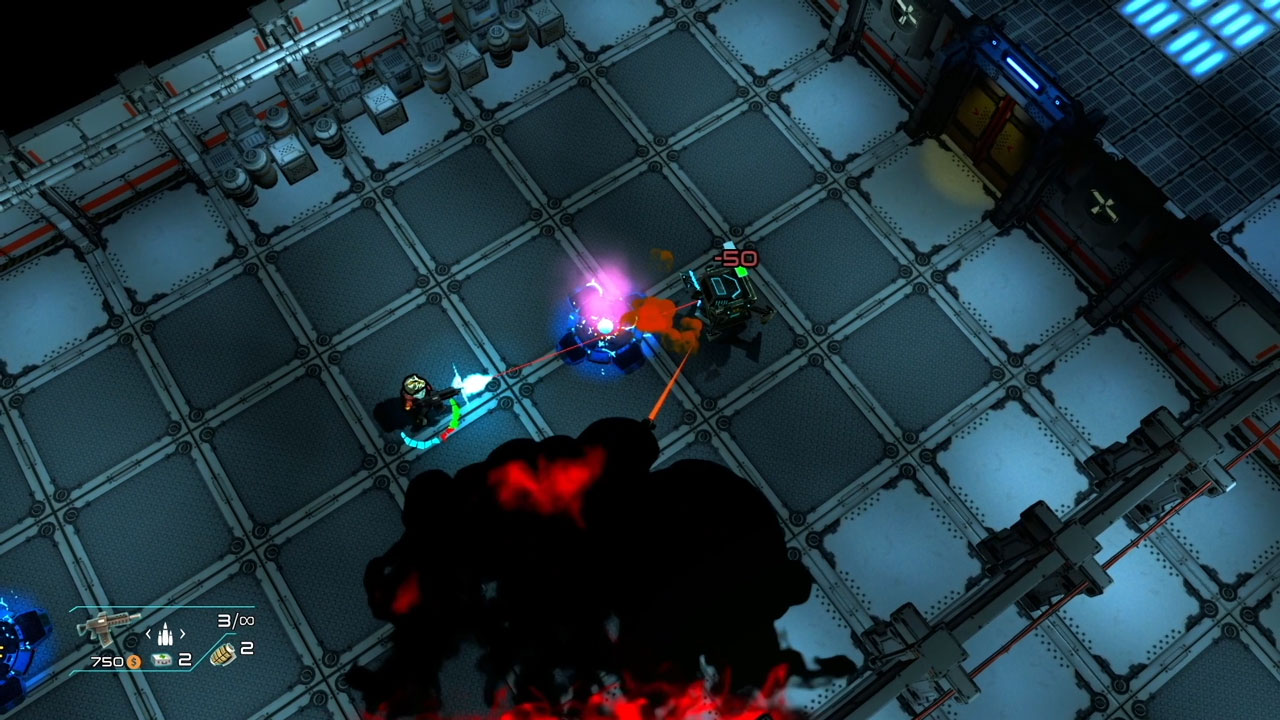Select the supply crate icon beside 750
Viewport: 1280px width, 720px height.
tap(162, 660)
